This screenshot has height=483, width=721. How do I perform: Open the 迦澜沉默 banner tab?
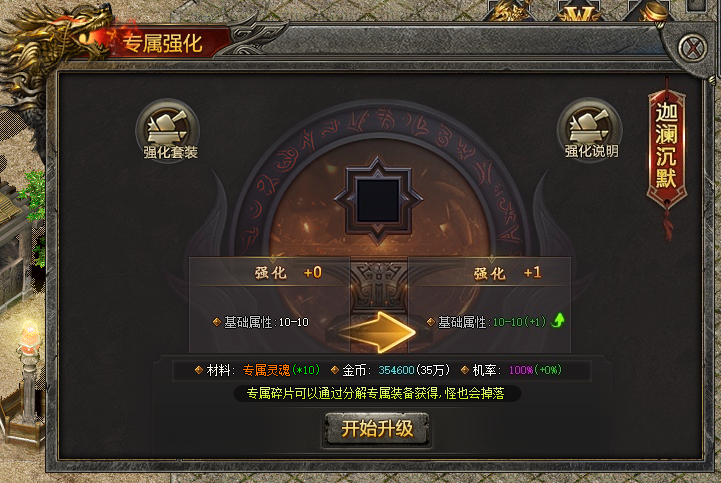(x=667, y=148)
